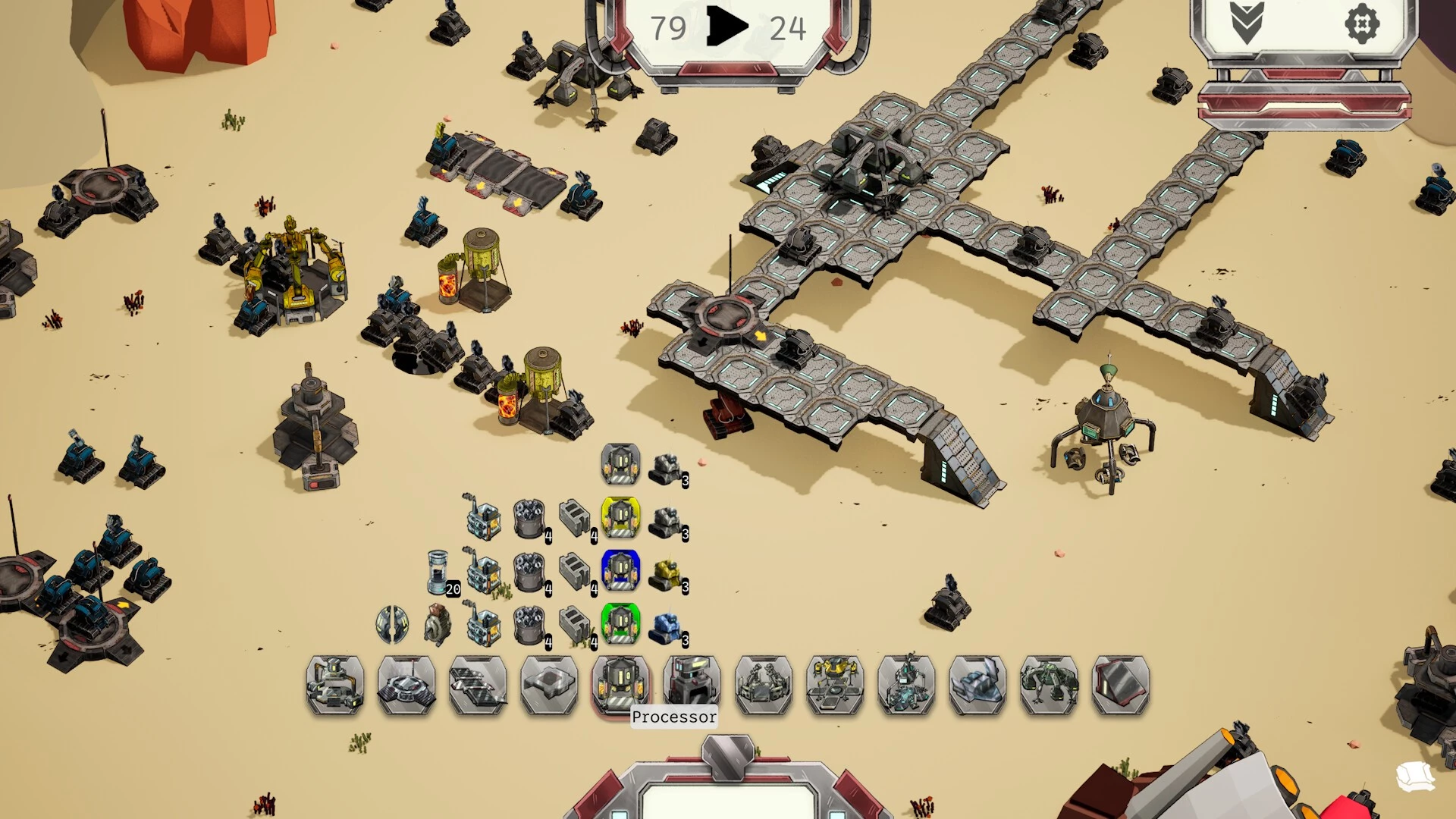
Task: Select the robotic arms assembler building
Action: (763, 685)
